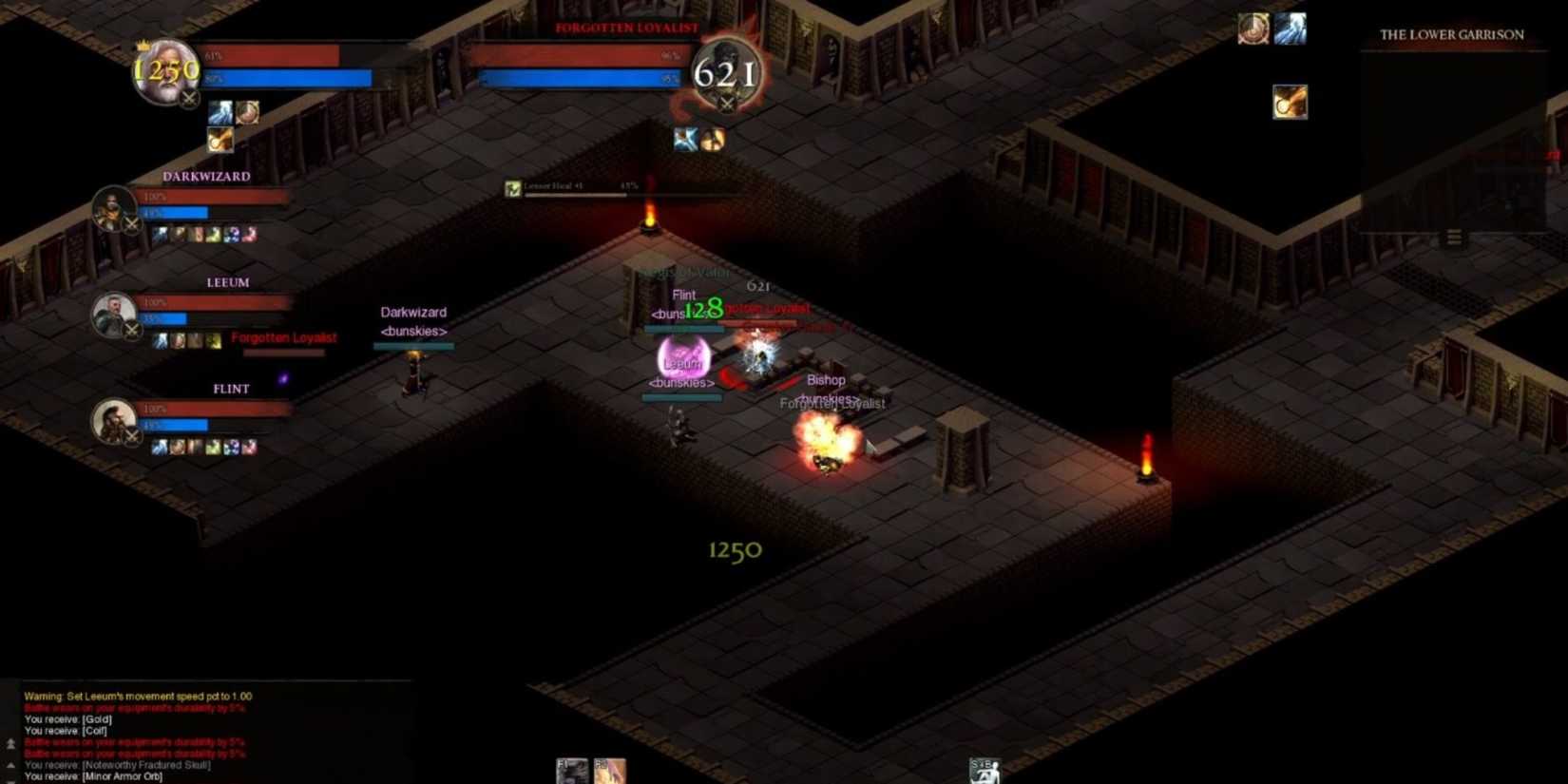Click the glowing horn icon near the minimap
This screenshot has height=784, width=1568.
coord(1290,103)
